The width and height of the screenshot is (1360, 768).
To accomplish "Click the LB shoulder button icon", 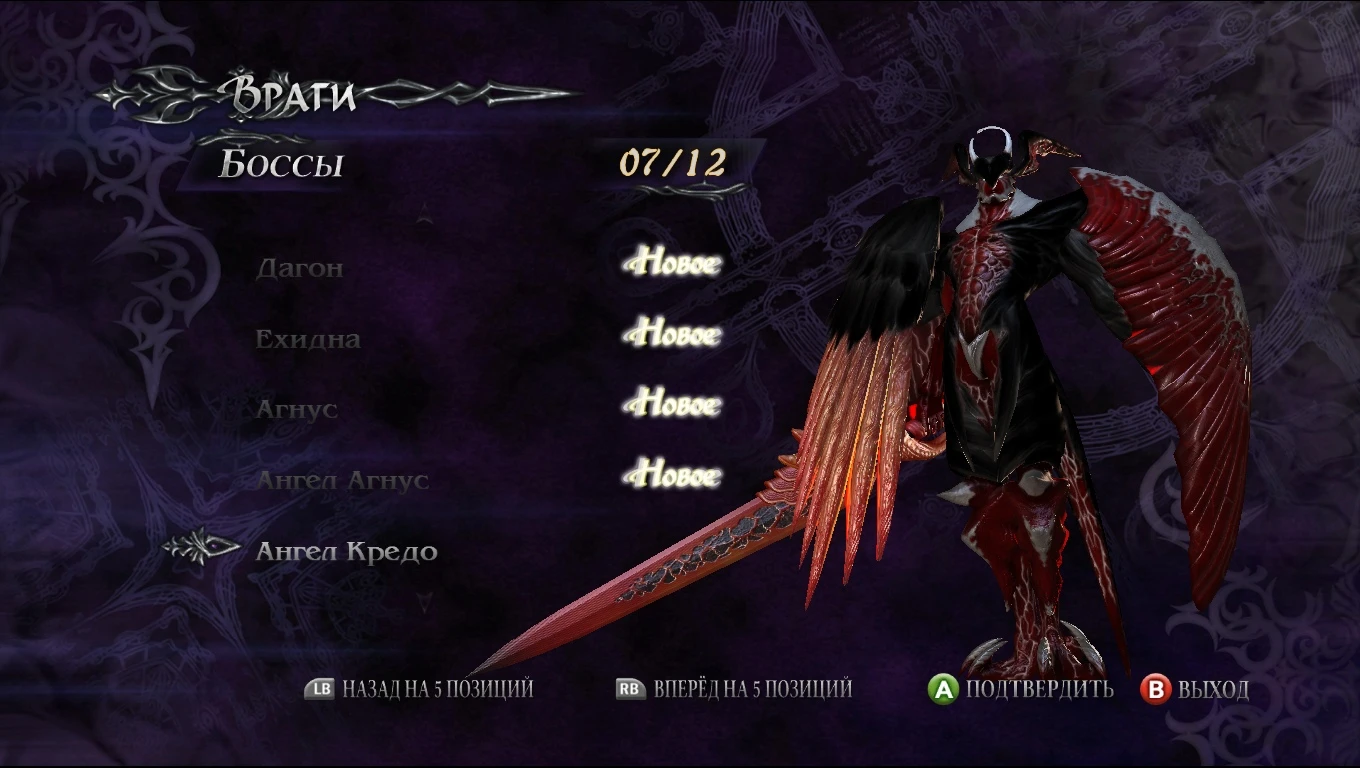I will point(318,689).
